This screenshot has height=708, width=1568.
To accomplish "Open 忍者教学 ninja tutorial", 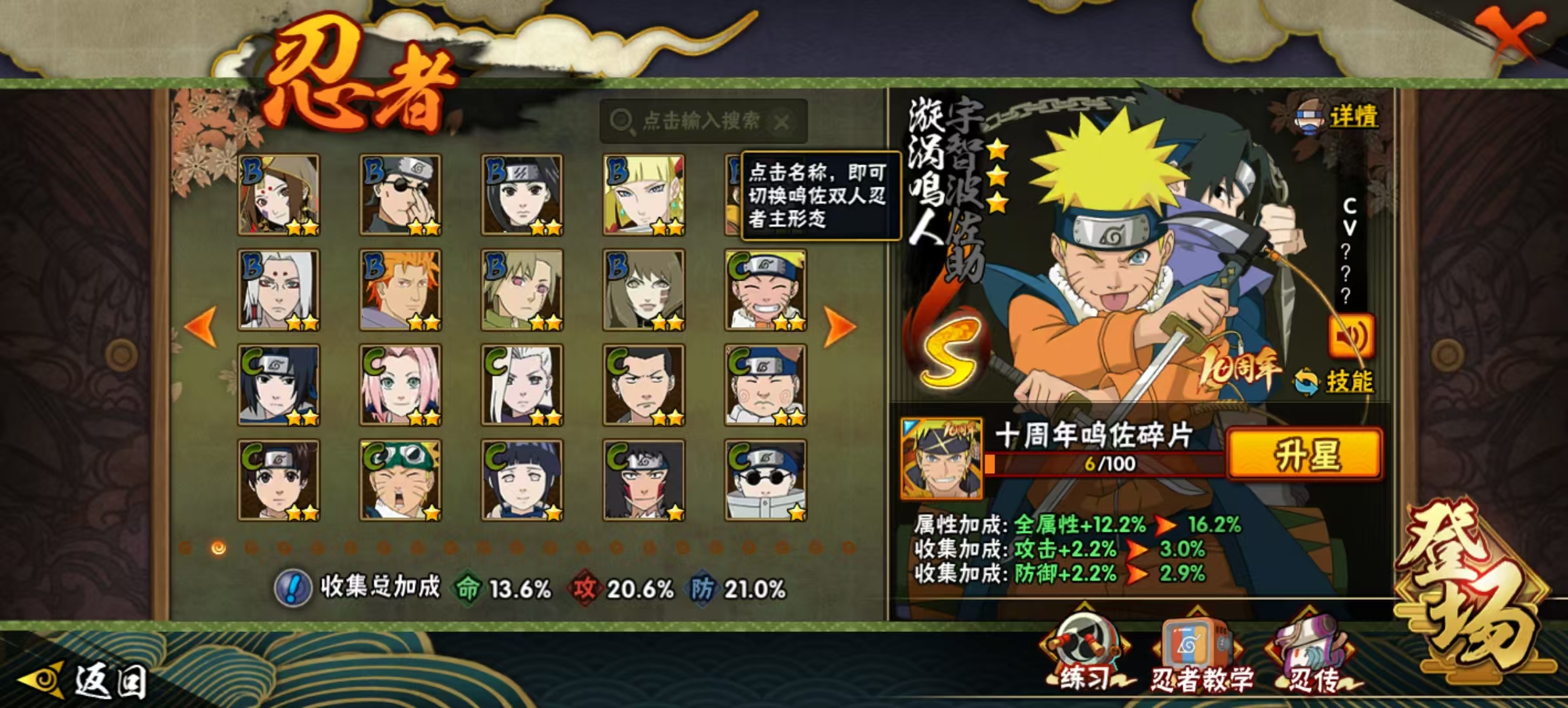I will (1201, 656).
